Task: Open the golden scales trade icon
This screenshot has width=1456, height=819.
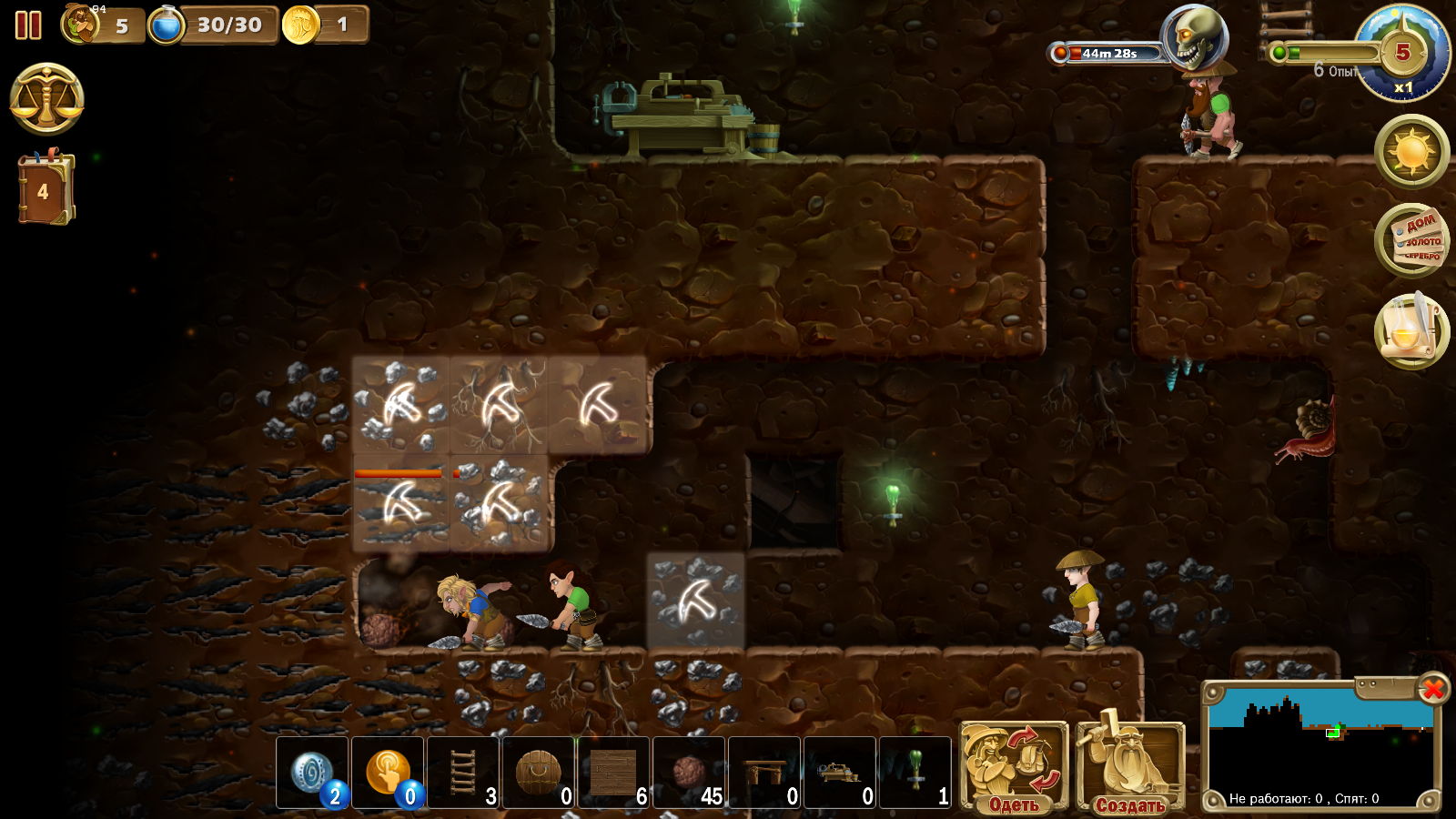Action: [x=47, y=99]
